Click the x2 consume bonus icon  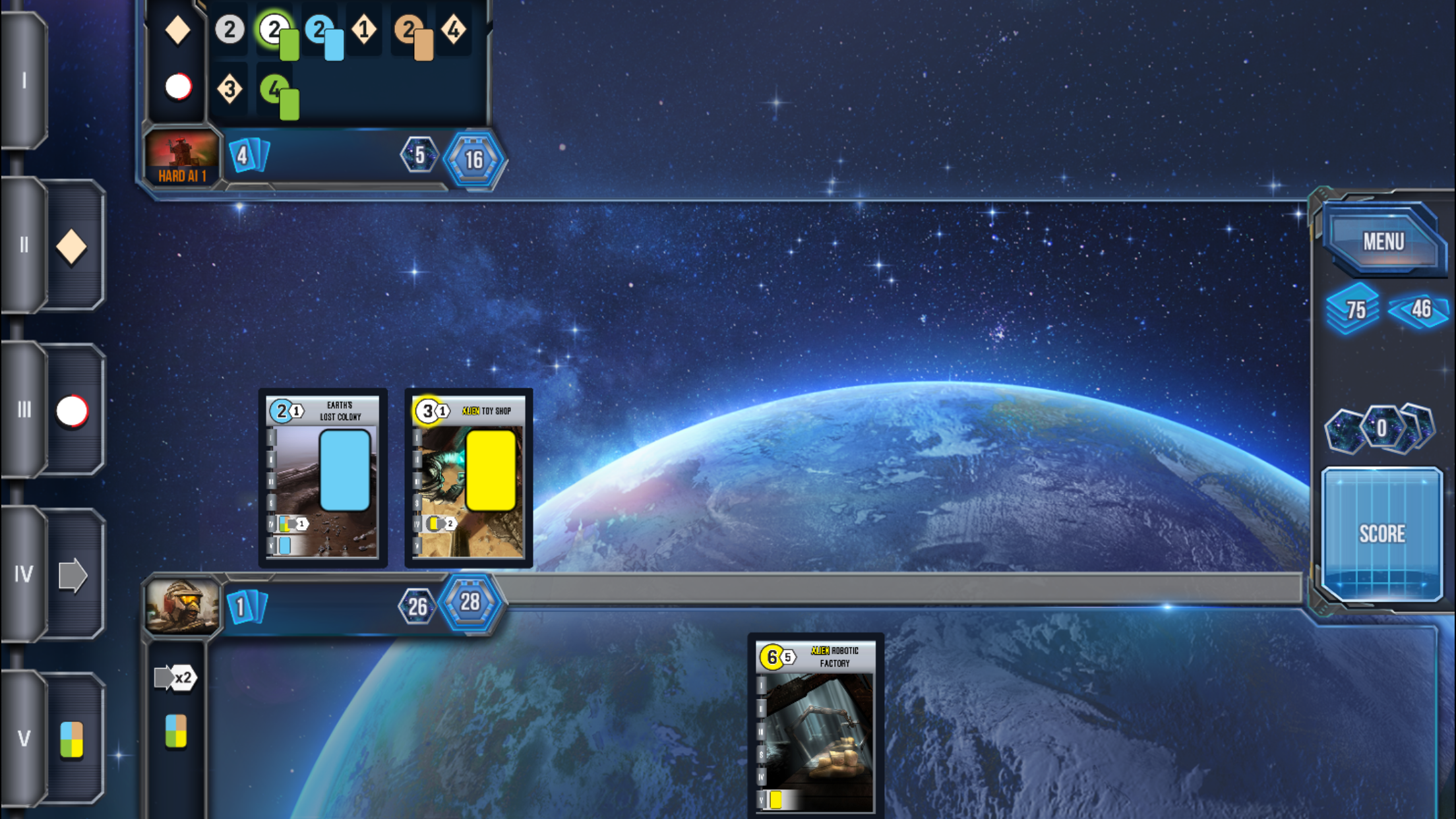[x=175, y=677]
